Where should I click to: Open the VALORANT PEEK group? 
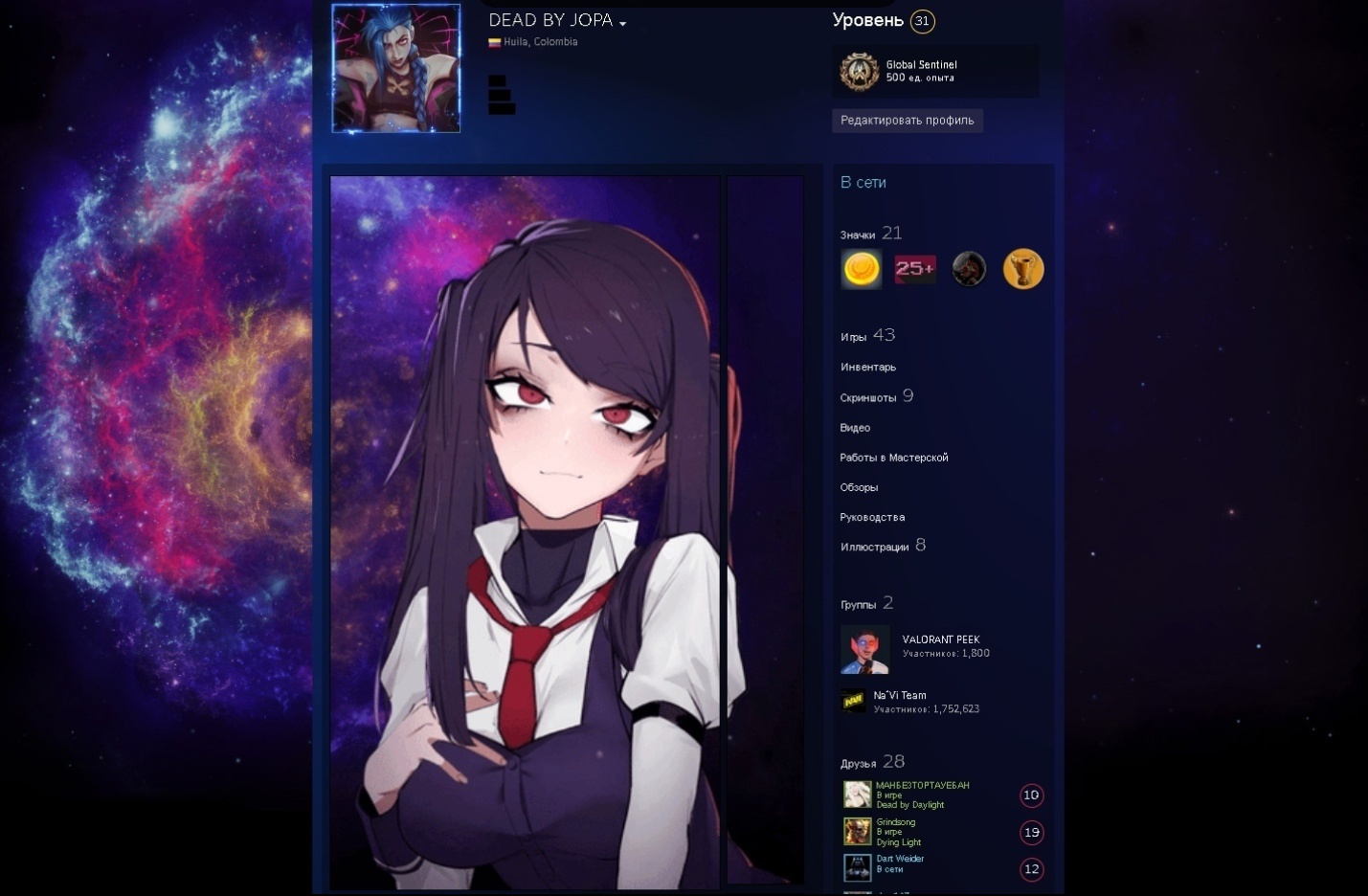(940, 639)
